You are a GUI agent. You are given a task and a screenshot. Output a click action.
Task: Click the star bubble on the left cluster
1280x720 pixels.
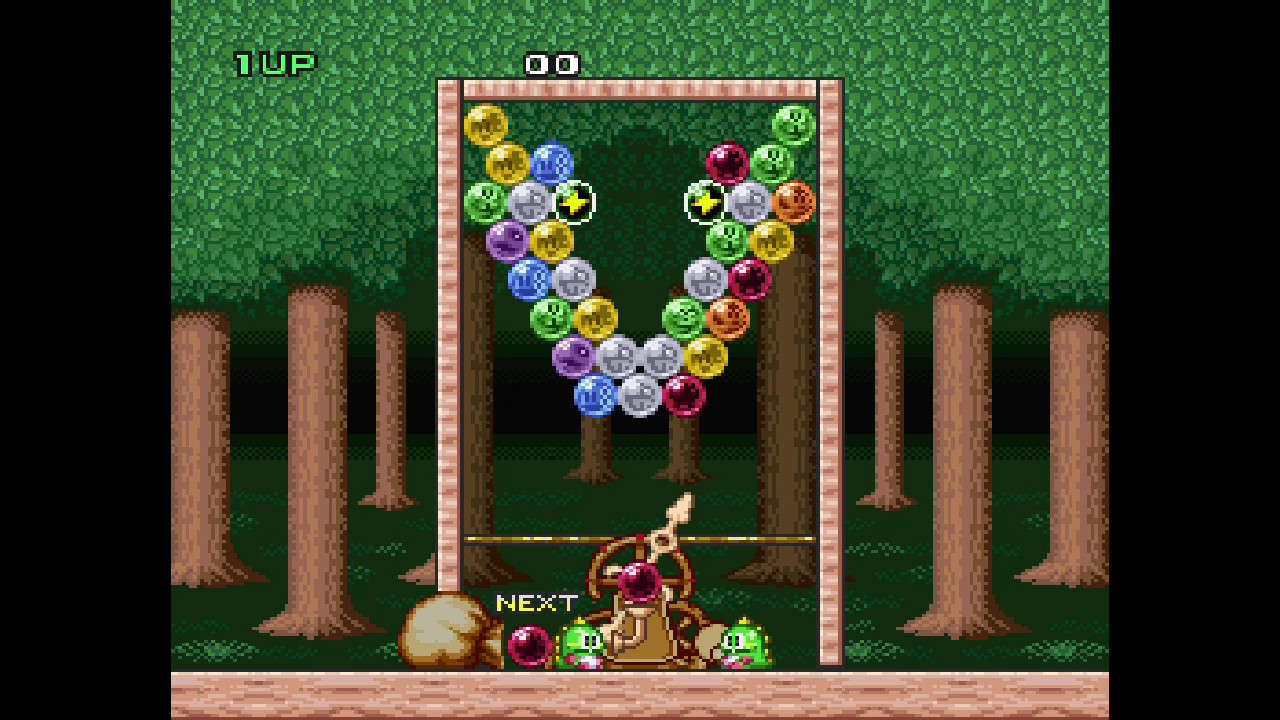click(573, 202)
